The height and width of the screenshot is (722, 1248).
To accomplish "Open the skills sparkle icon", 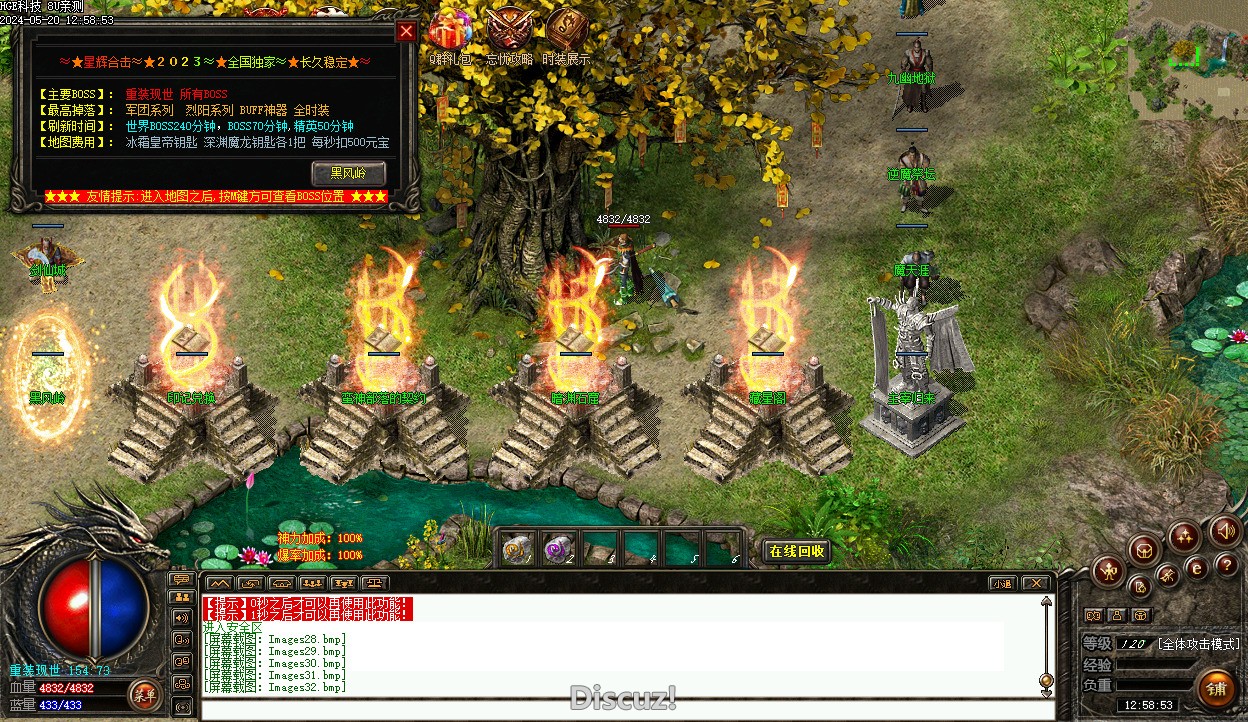I will (x=1185, y=537).
